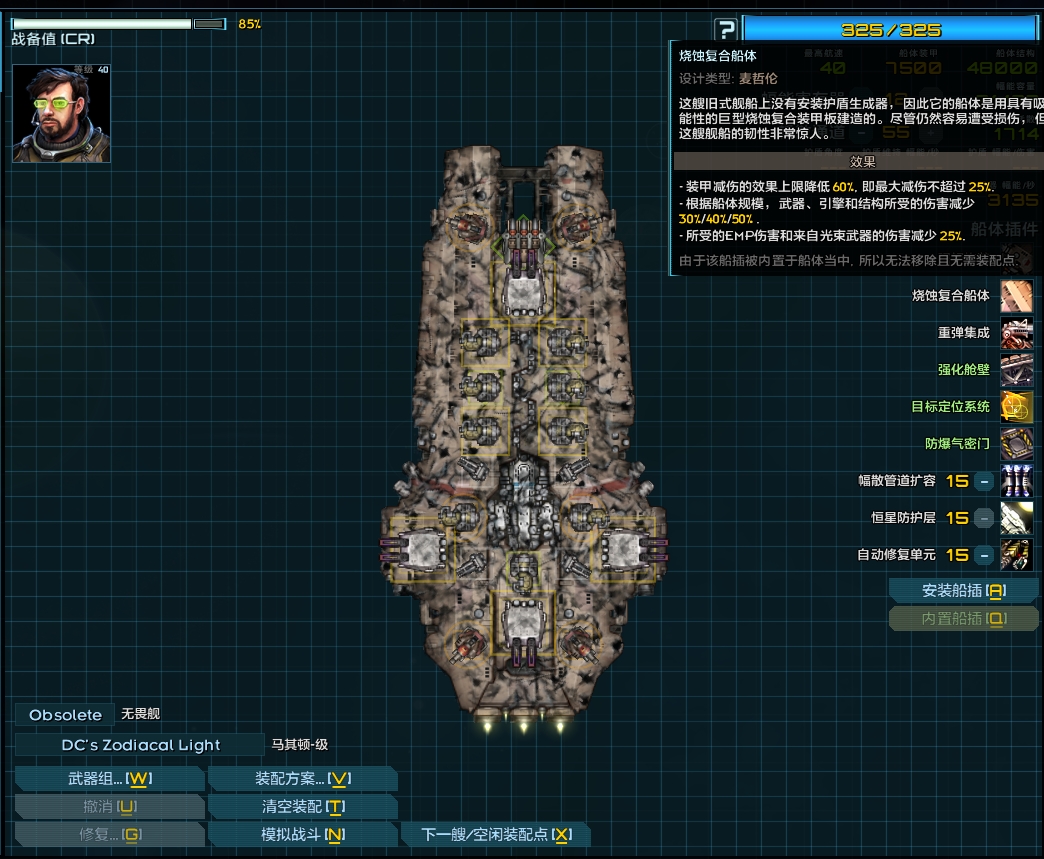This screenshot has width=1044, height=859.
Task: Click the 目标定位系统 hullmod icon
Action: coord(1016,407)
